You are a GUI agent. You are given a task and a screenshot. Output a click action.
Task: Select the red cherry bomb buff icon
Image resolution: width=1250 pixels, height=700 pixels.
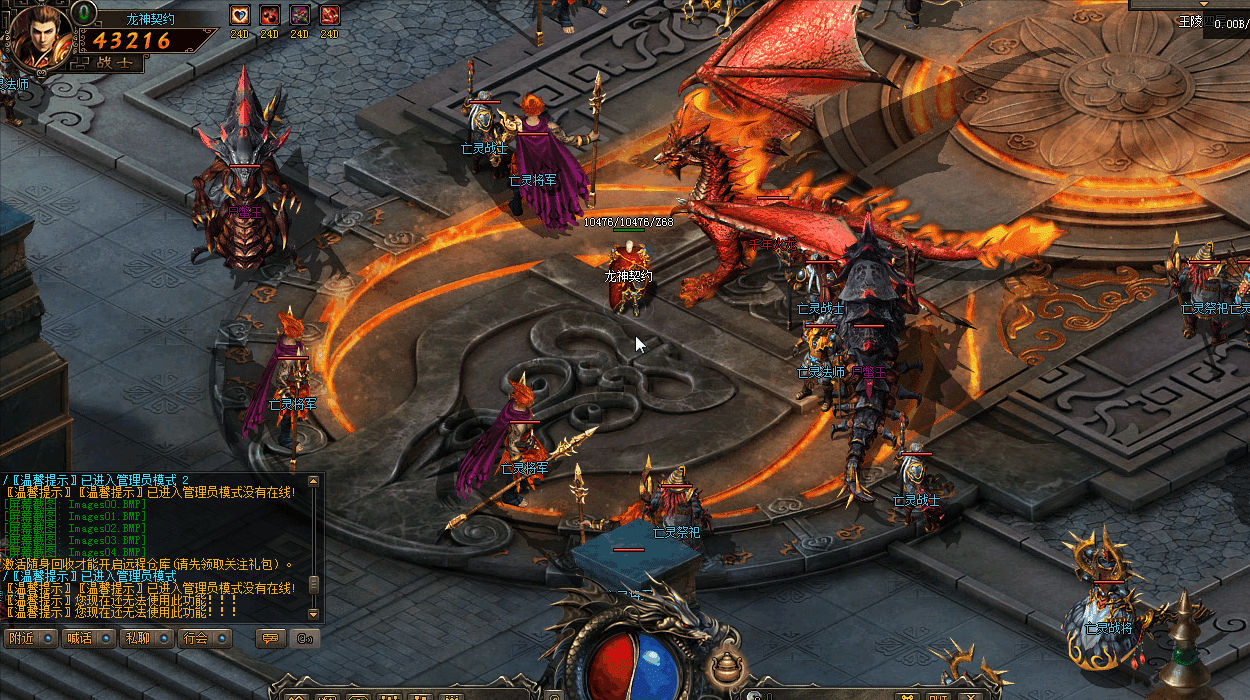point(270,15)
